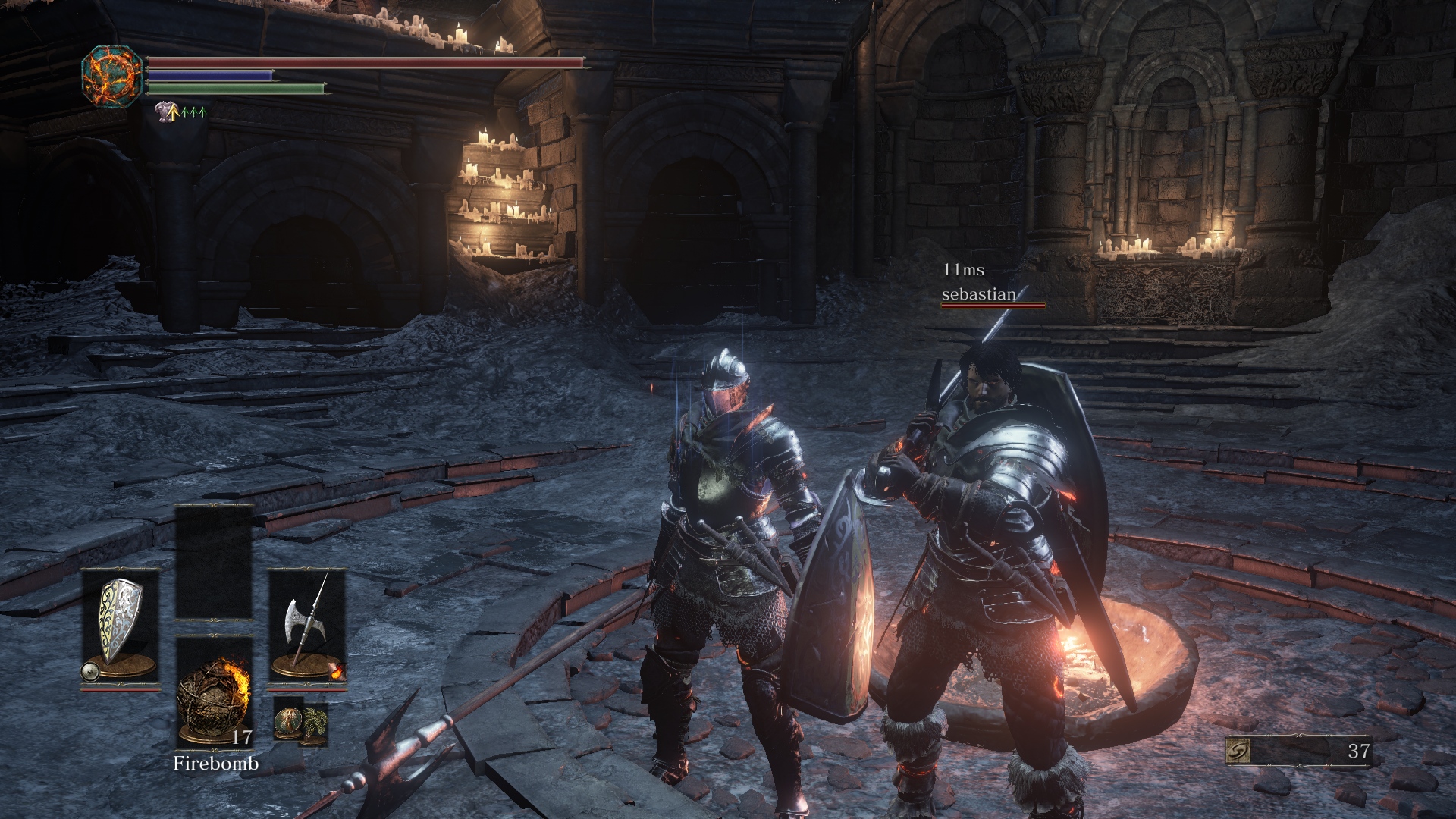Click the flame skill icon on halberd slot

pyautogui.click(x=337, y=671)
